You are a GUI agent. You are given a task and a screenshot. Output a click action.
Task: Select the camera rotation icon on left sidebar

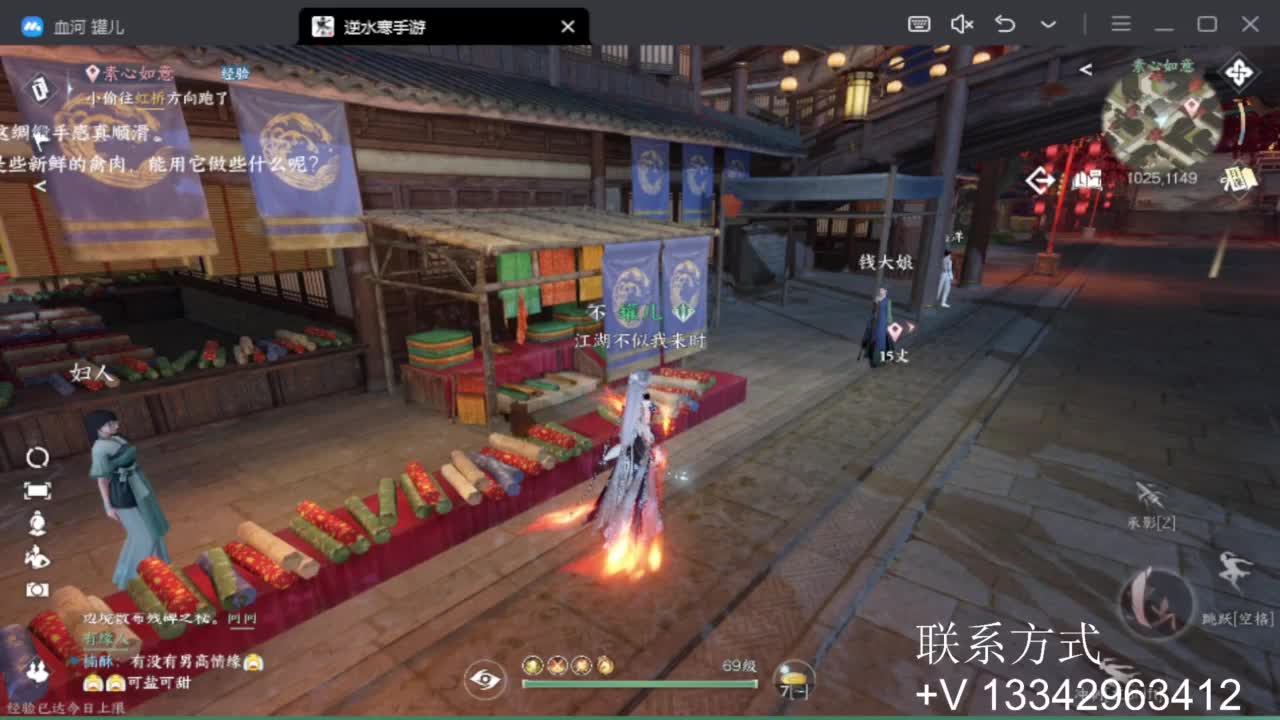(x=38, y=456)
